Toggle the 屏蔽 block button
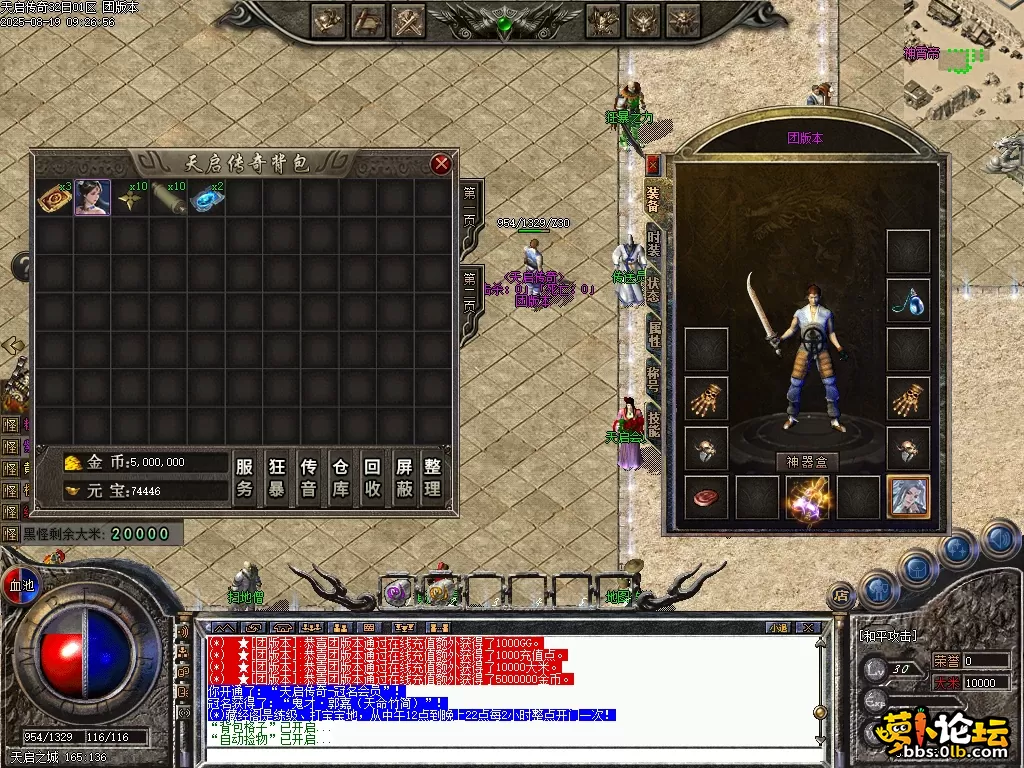This screenshot has width=1024, height=768. 403,477
